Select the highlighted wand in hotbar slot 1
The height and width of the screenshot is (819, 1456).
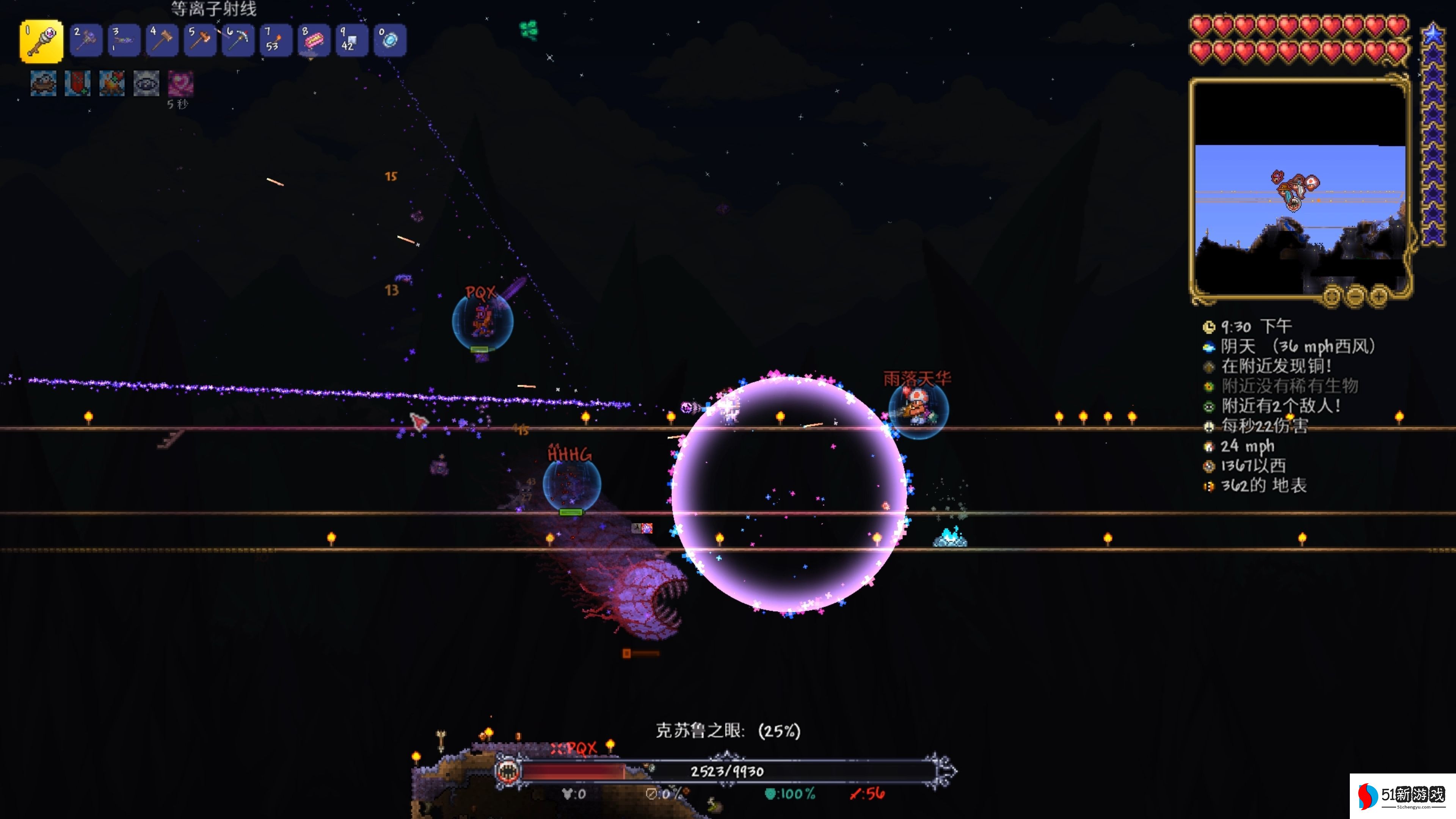pyautogui.click(x=41, y=41)
